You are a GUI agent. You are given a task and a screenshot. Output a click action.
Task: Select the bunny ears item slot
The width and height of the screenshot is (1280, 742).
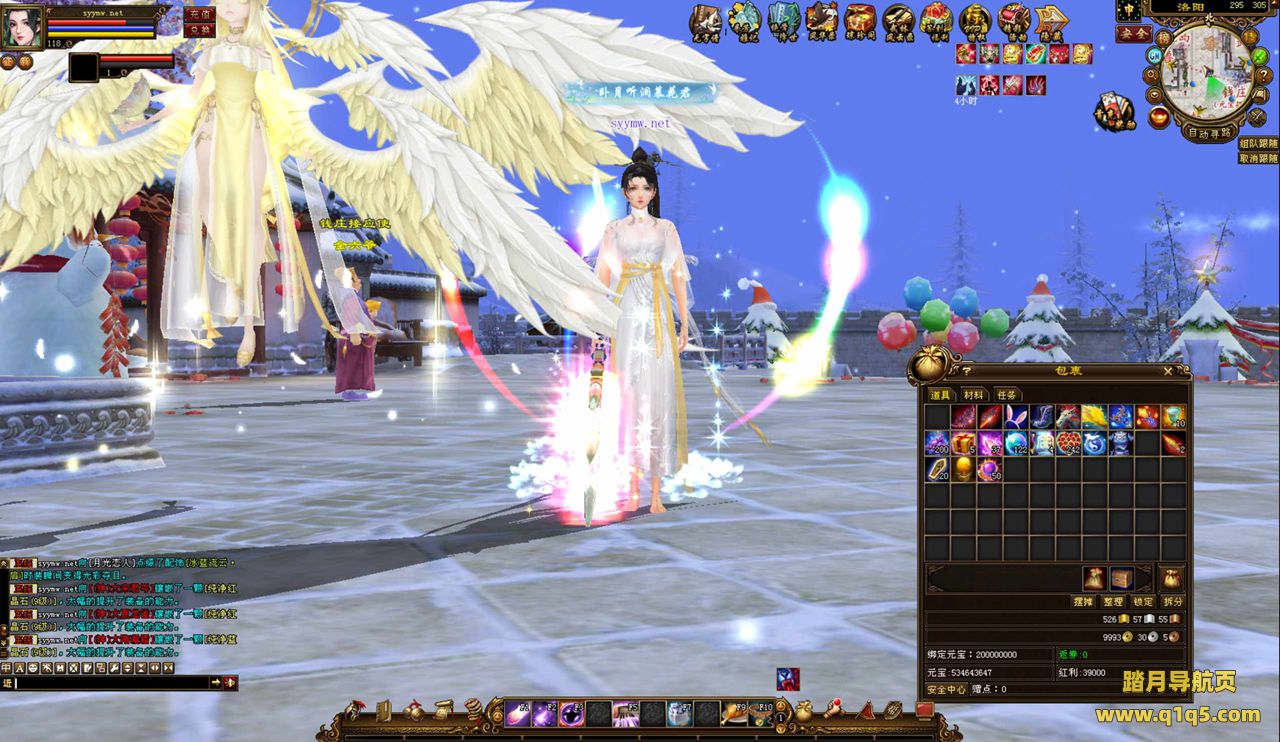click(x=1016, y=417)
